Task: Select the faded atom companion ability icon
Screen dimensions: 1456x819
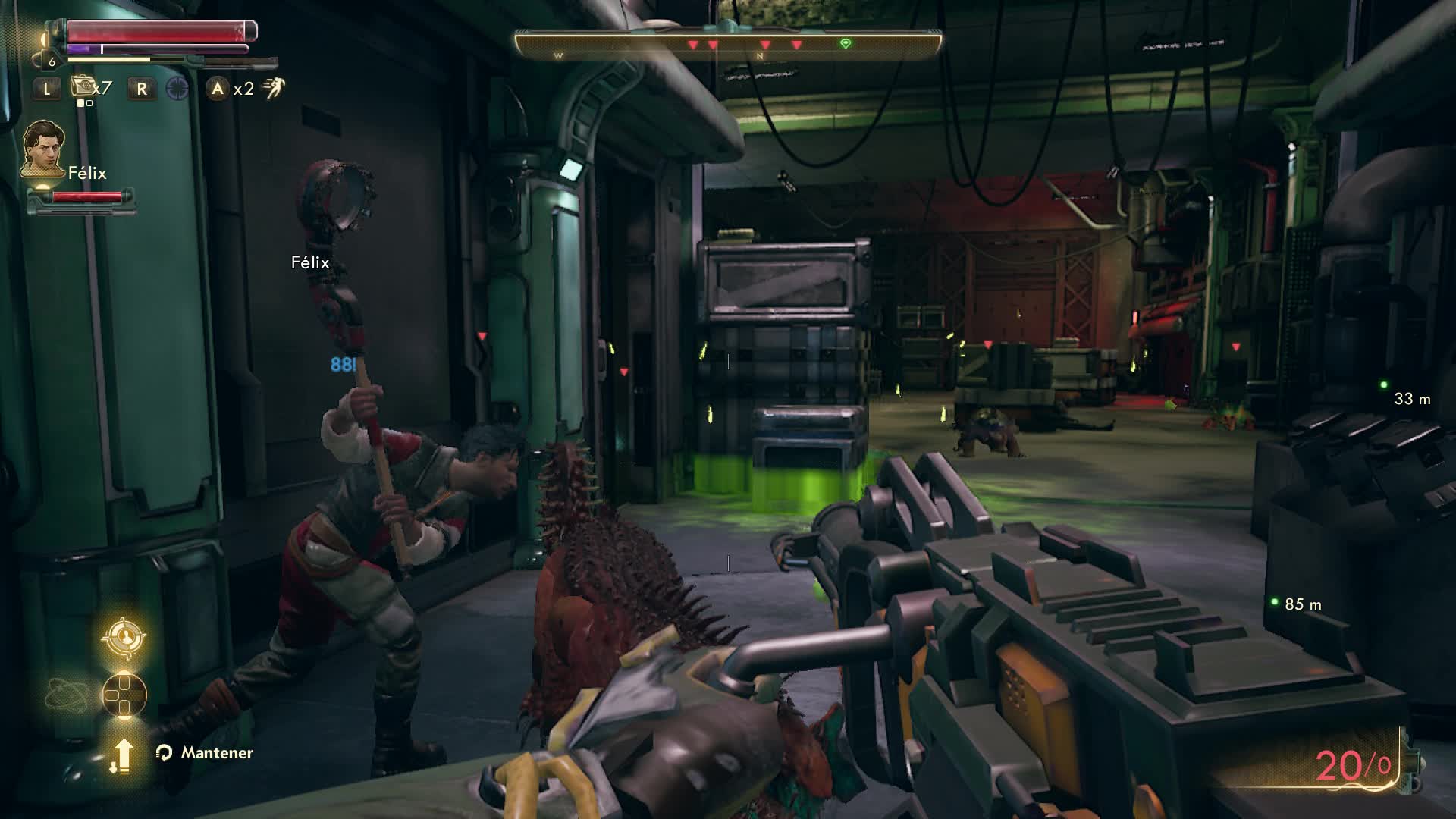Action: (x=65, y=695)
